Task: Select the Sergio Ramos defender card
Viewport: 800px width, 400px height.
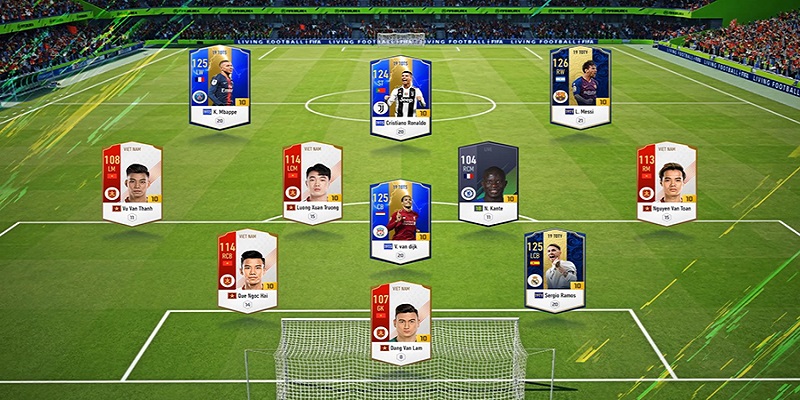Action: pyautogui.click(x=553, y=270)
